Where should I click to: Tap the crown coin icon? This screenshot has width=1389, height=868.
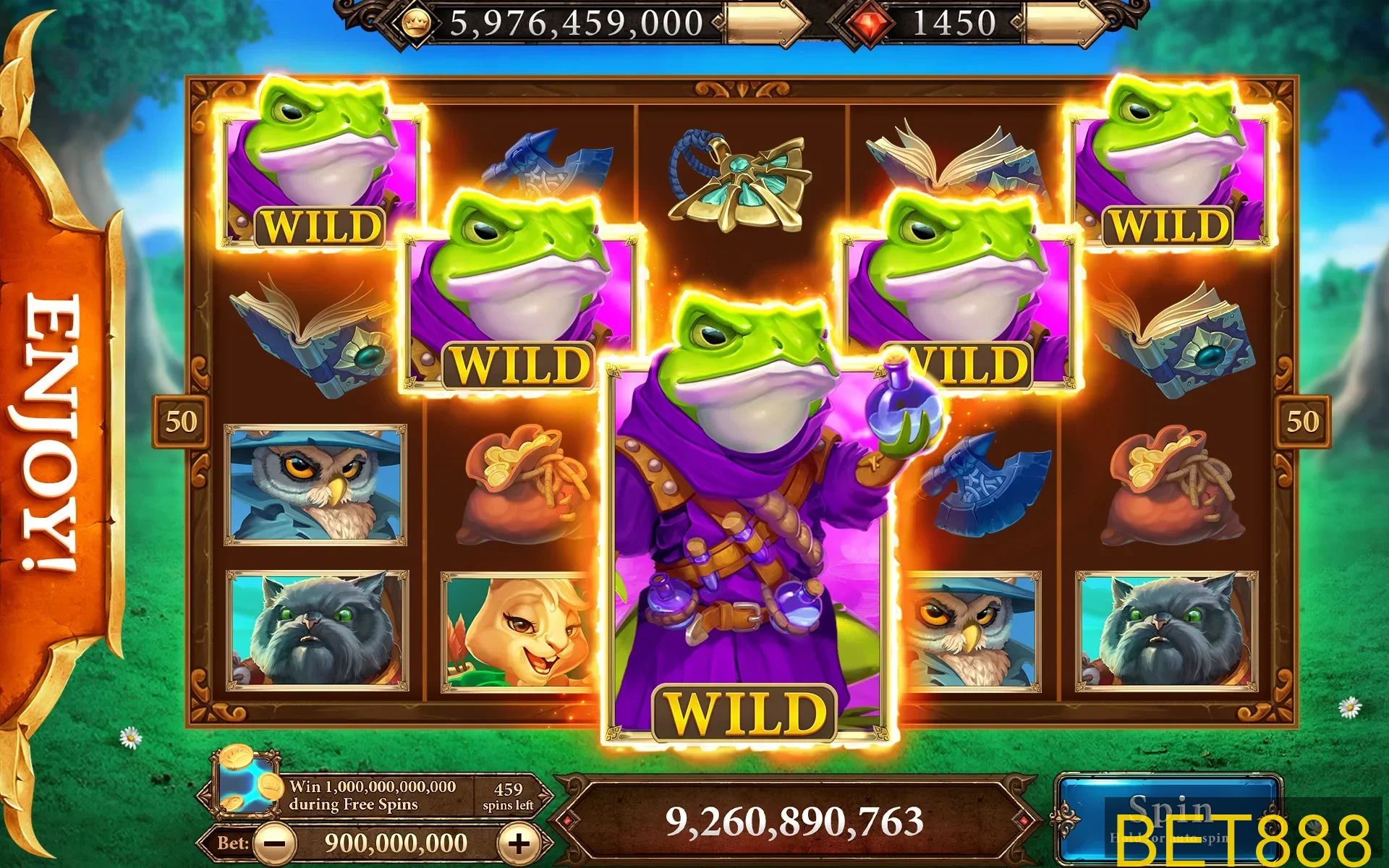coord(415,23)
